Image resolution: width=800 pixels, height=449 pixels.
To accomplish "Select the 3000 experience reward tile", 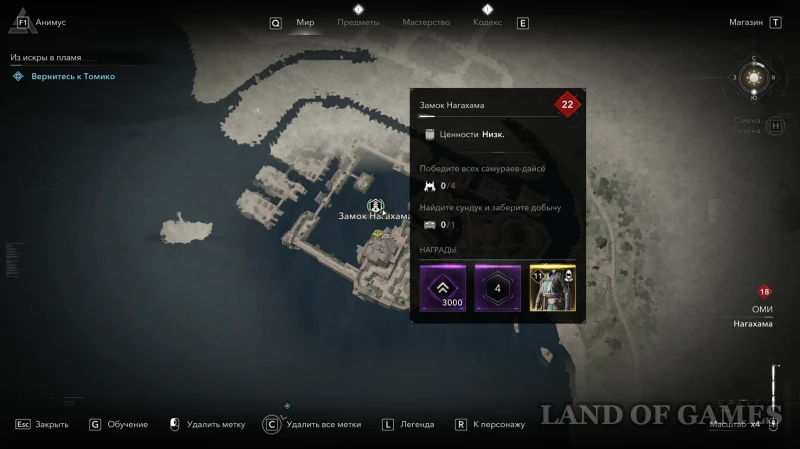I will click(x=442, y=288).
